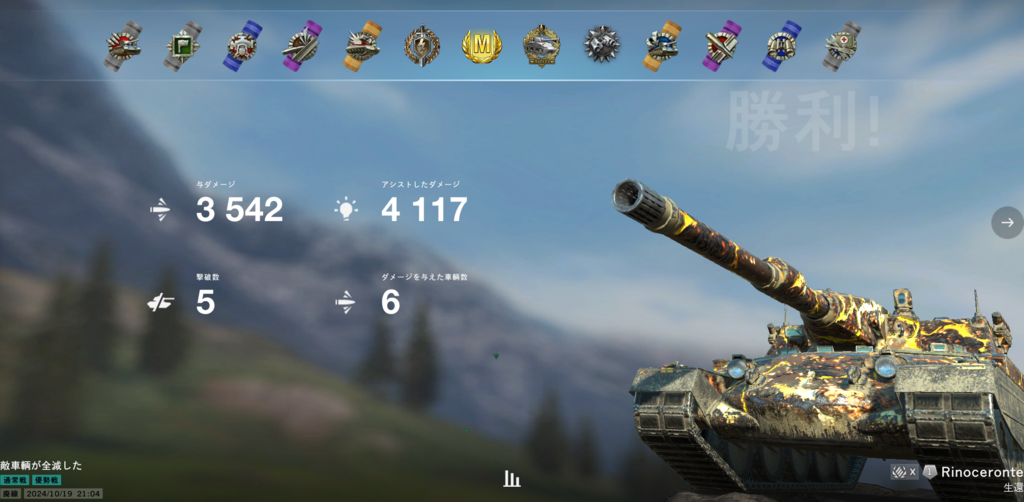Inspect the spiked iron star medal
This screenshot has height=502, width=1024.
(x=602, y=46)
